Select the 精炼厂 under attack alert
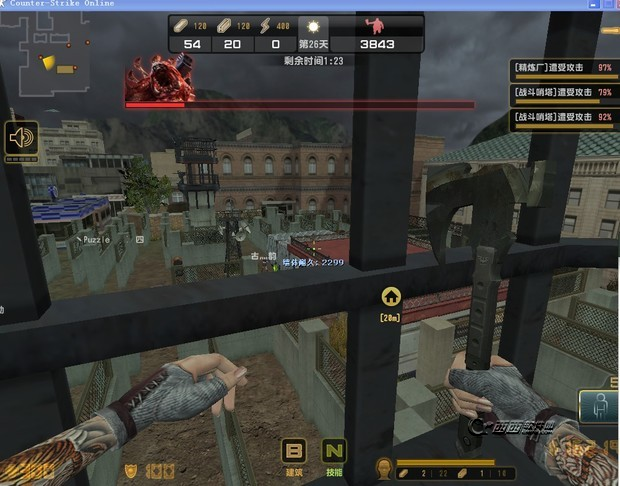 tap(563, 68)
